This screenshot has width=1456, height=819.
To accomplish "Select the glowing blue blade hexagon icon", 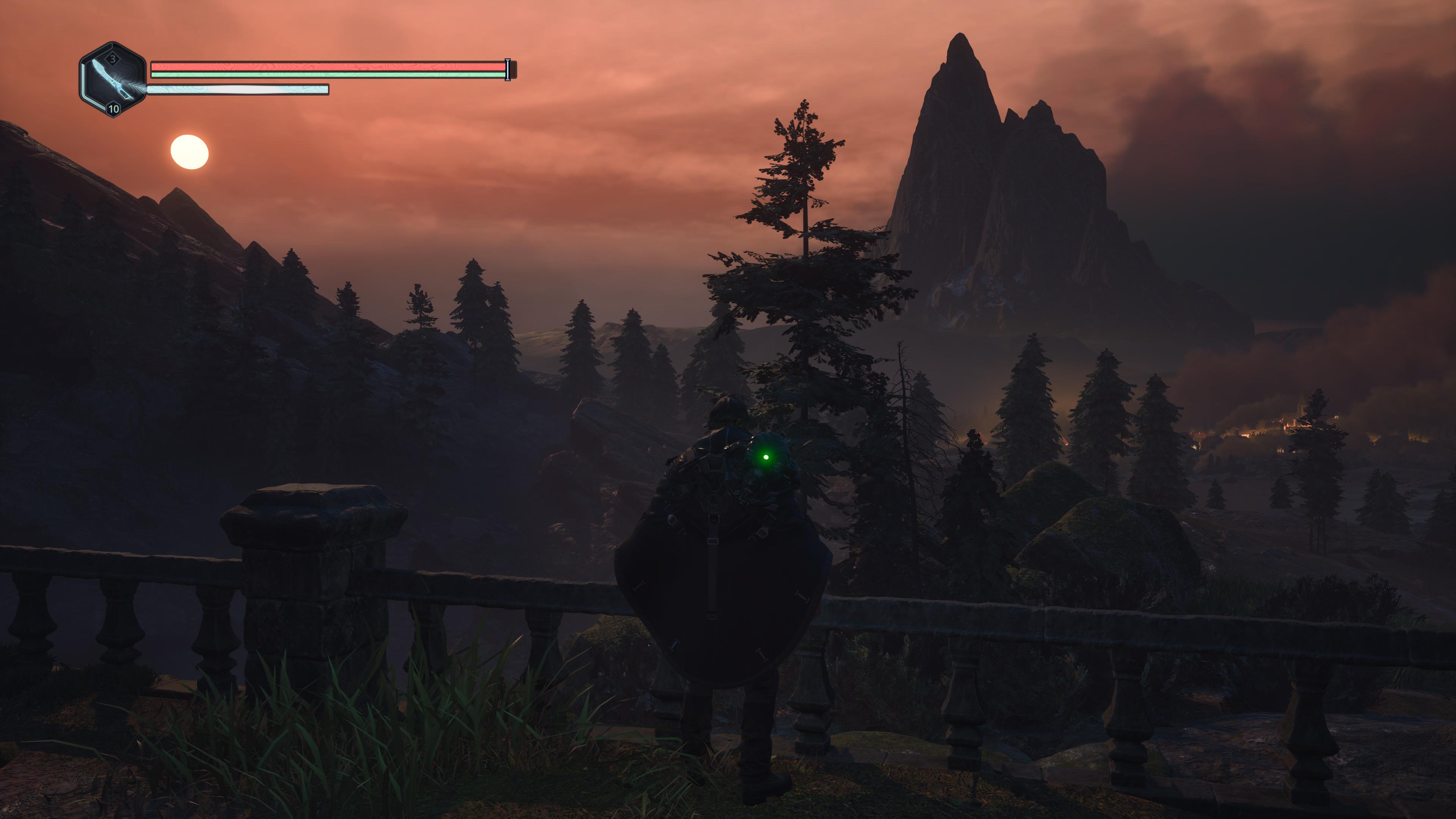I will click(113, 80).
